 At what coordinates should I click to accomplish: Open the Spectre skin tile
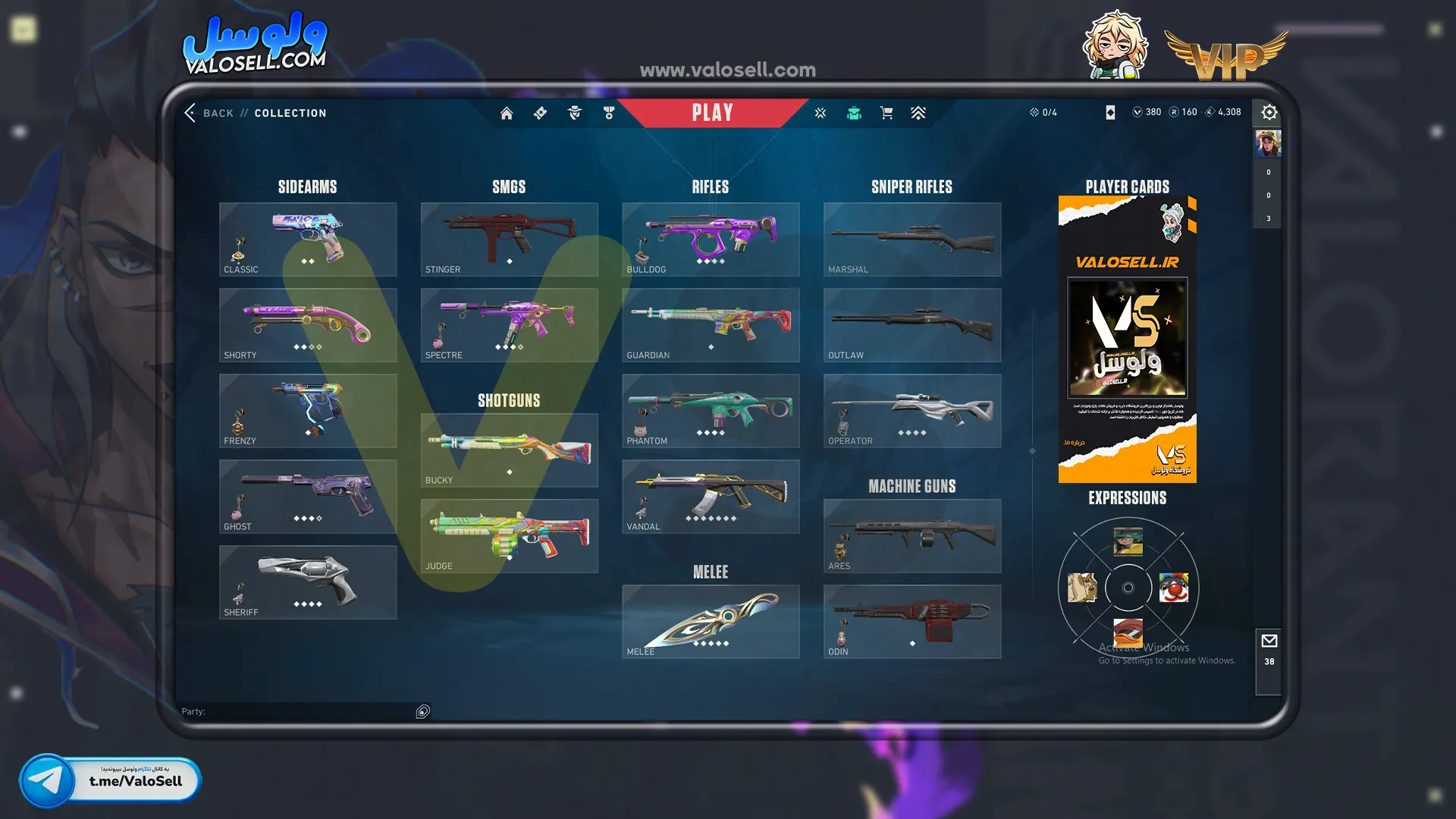point(509,325)
